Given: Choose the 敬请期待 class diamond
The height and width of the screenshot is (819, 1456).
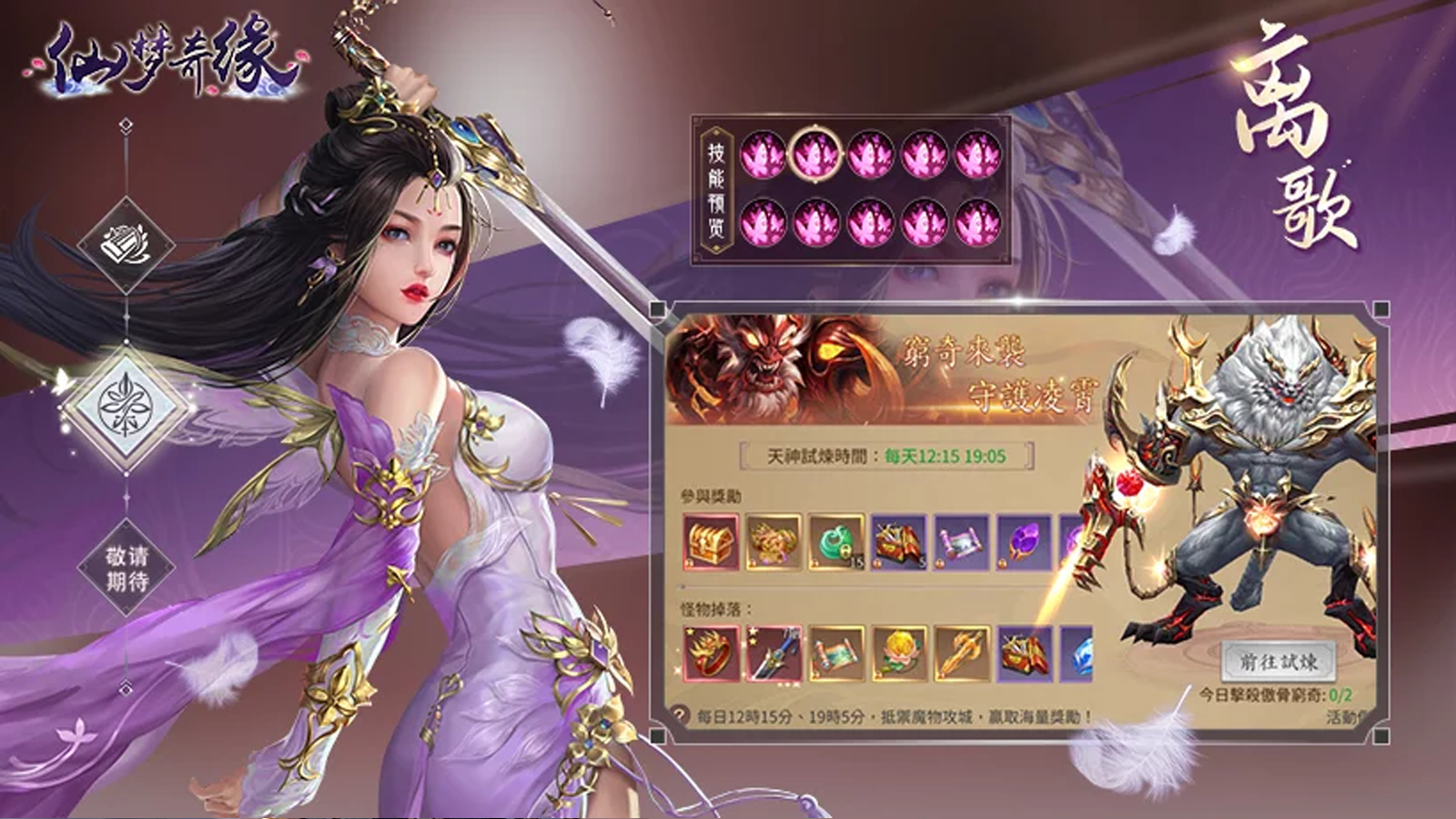Looking at the screenshot, I should click(x=126, y=569).
